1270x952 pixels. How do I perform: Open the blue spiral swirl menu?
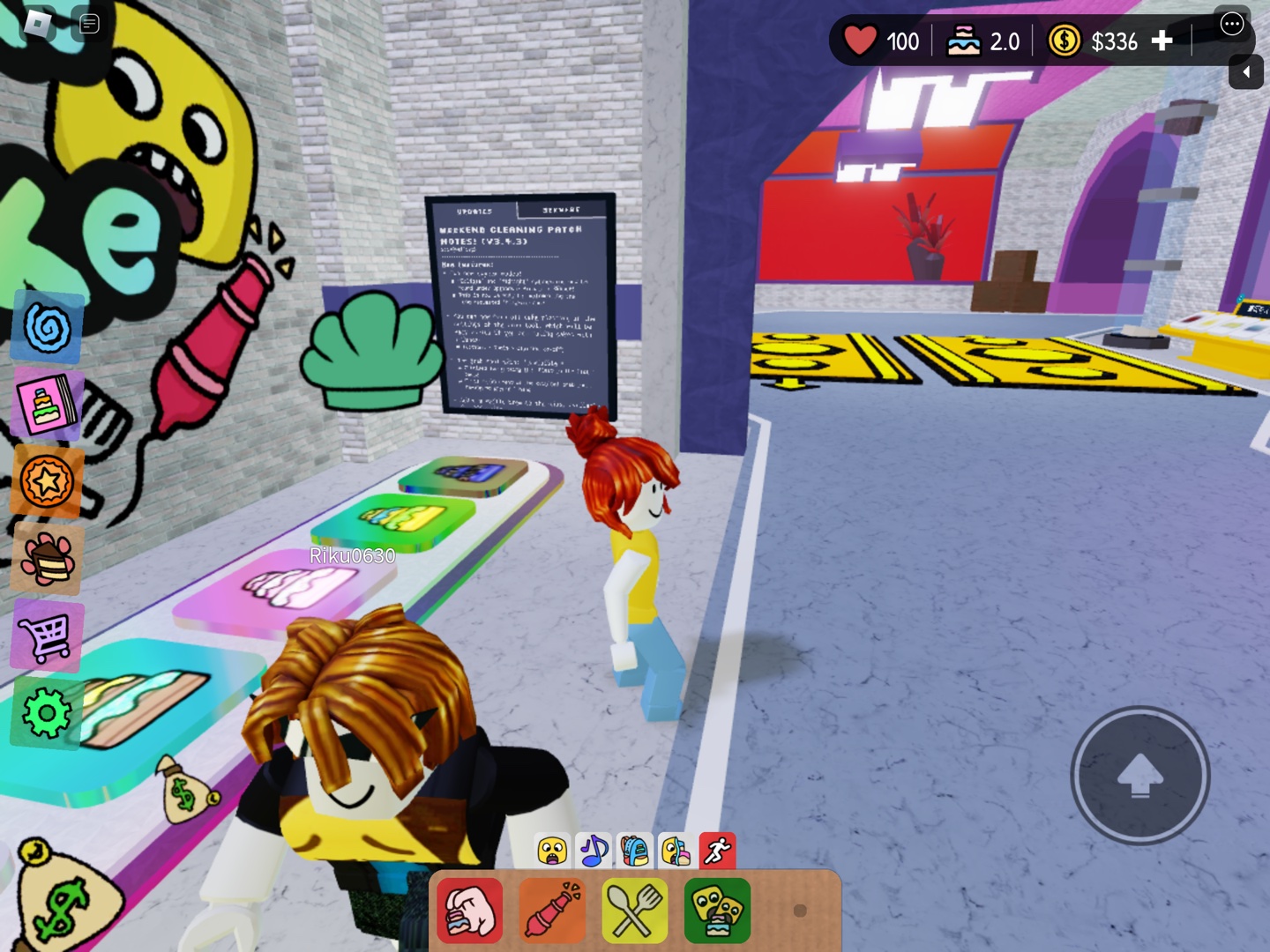(48, 327)
